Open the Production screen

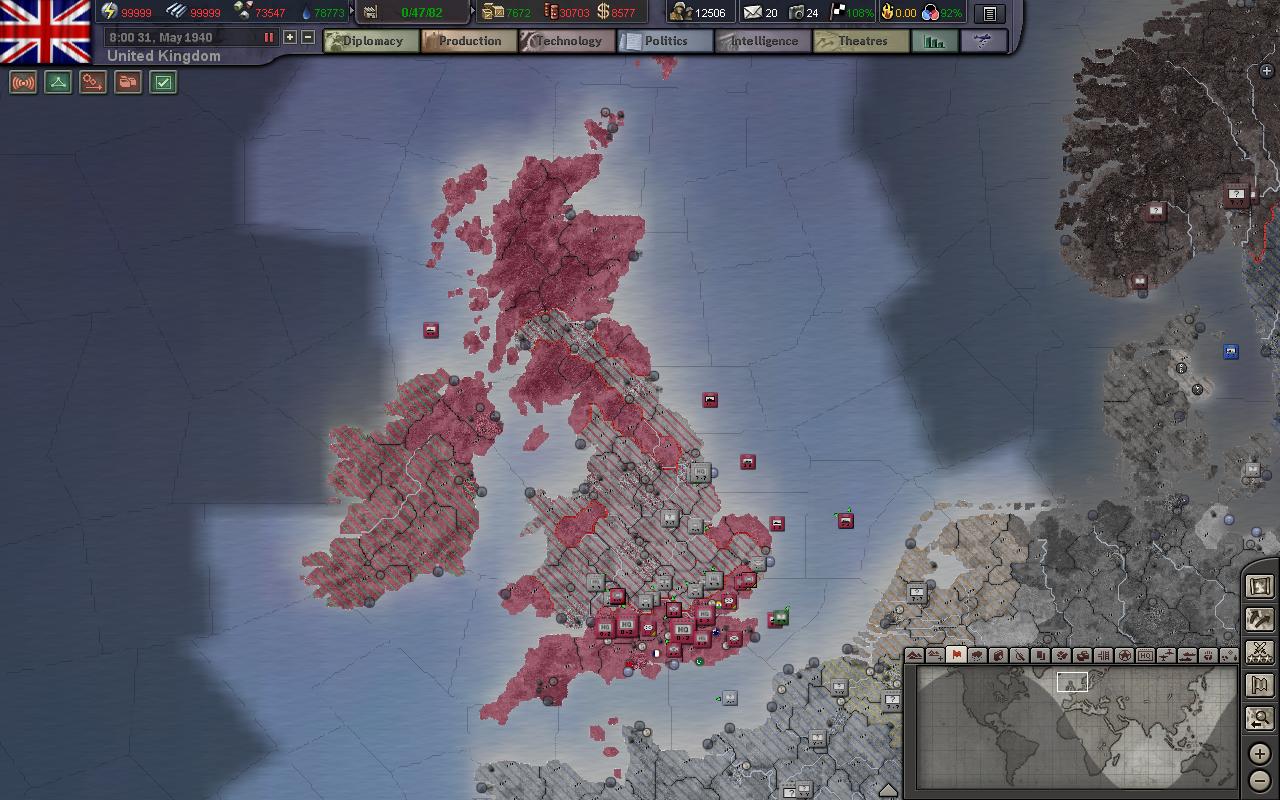tap(468, 41)
